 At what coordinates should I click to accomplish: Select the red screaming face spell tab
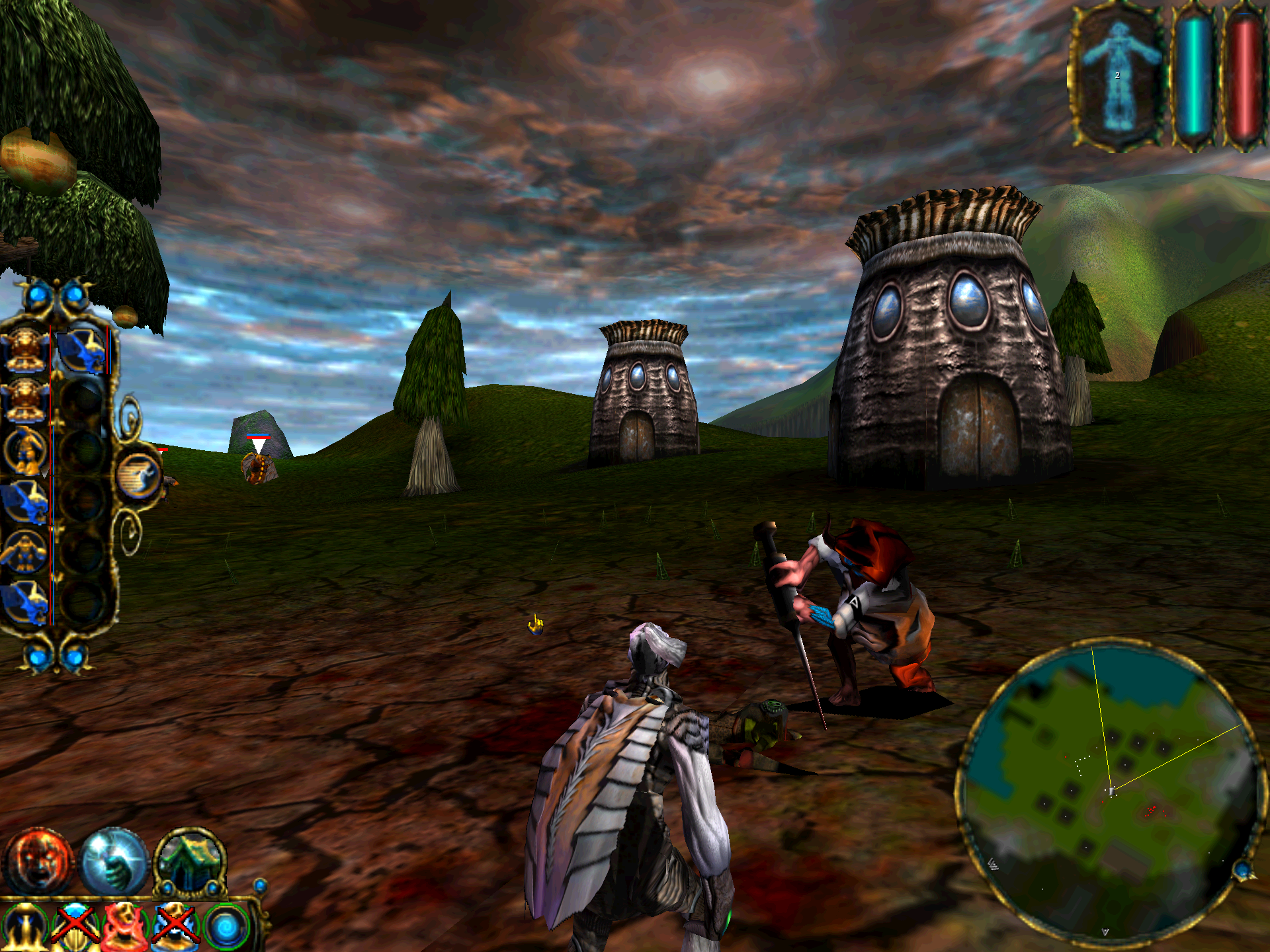pyautogui.click(x=38, y=861)
